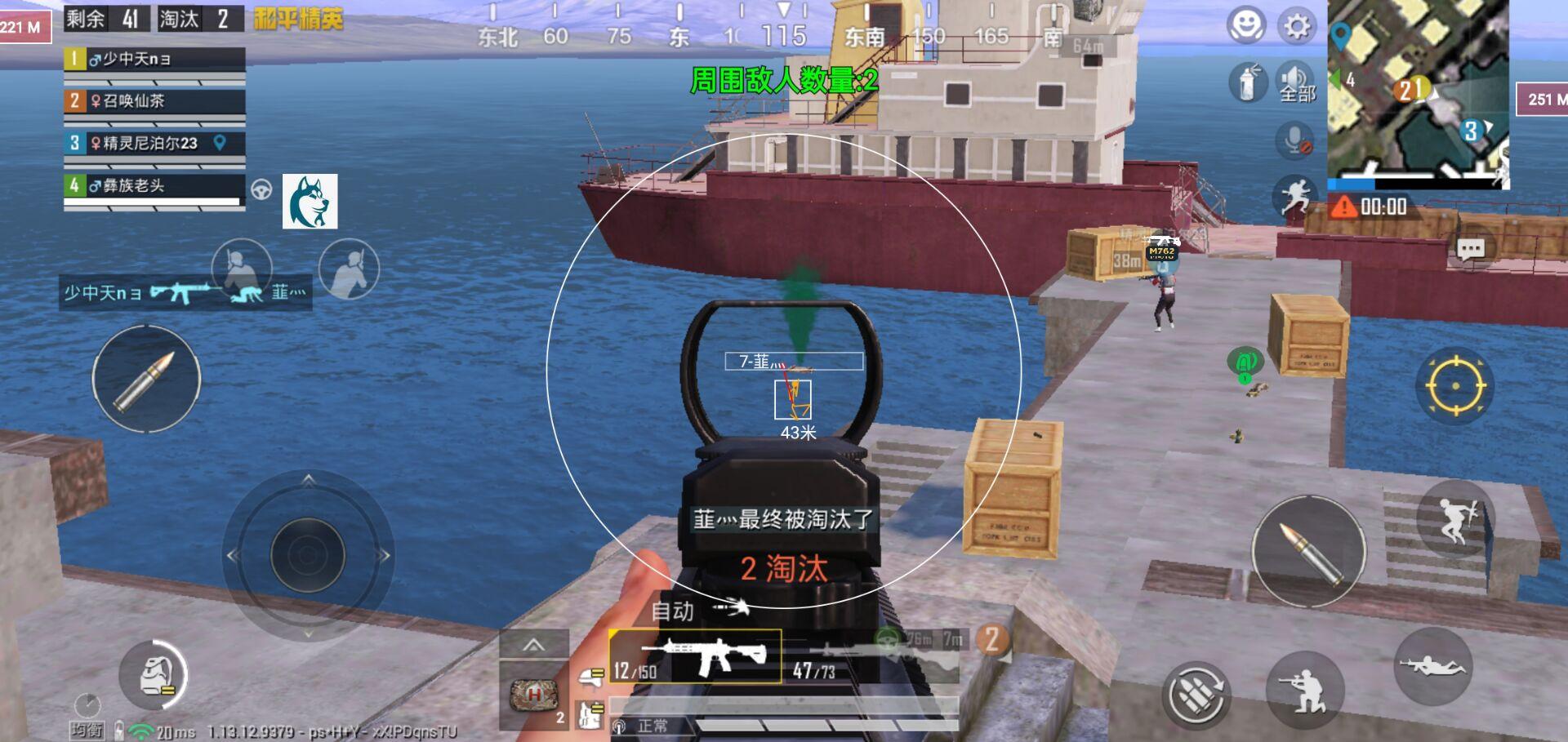Screen dimensions: 1568x742
Task: Select the crosshair aim assist icon on the right
Action: pos(1456,385)
